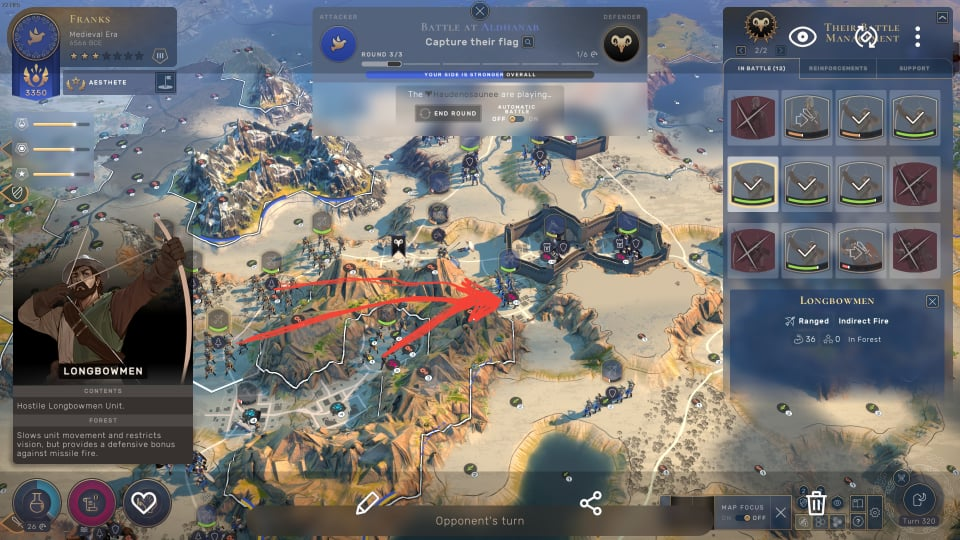Image resolution: width=960 pixels, height=540 pixels.
Task: Close the Longbowmen info panel
Action: [x=932, y=301]
